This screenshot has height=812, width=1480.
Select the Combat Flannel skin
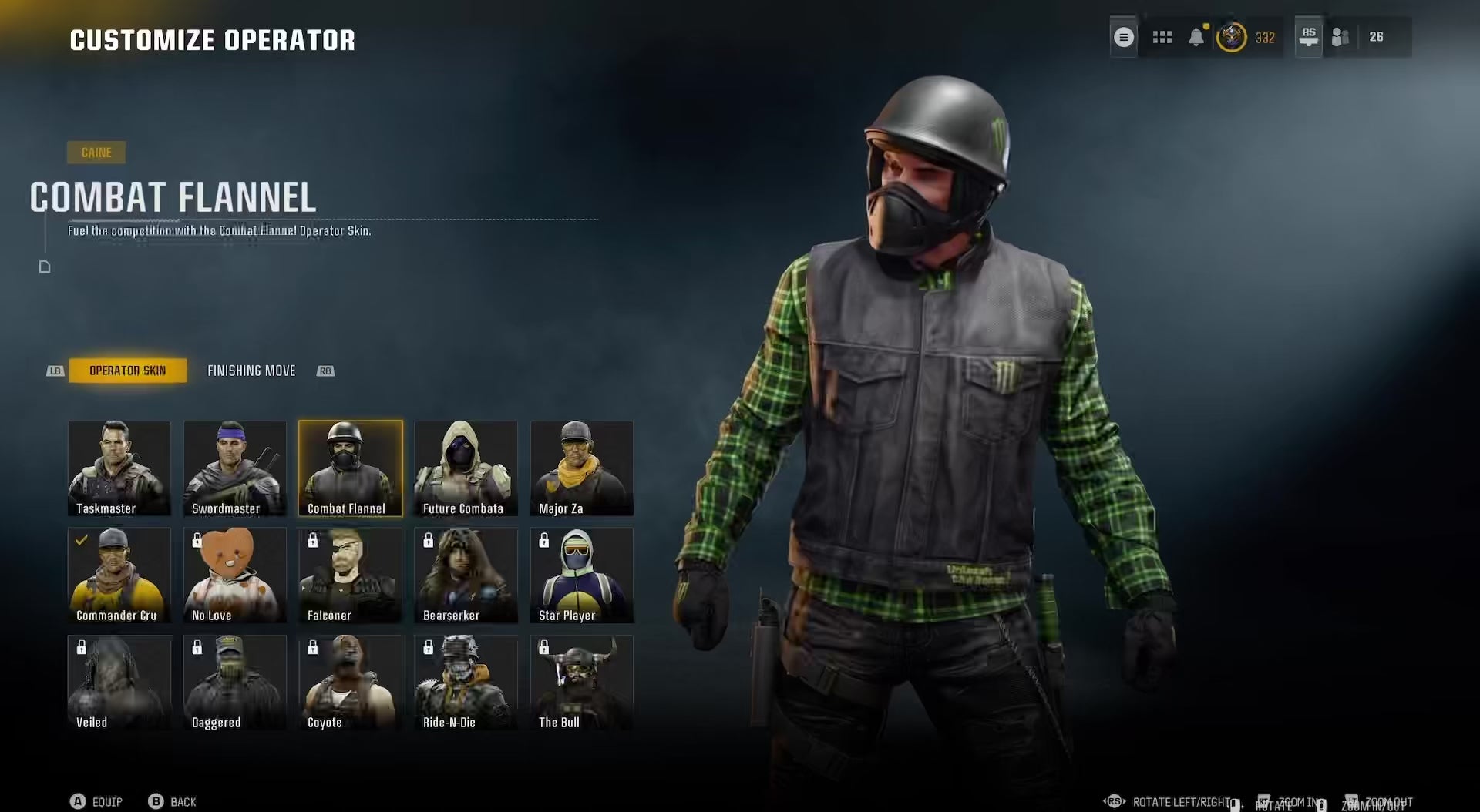pyautogui.click(x=351, y=468)
